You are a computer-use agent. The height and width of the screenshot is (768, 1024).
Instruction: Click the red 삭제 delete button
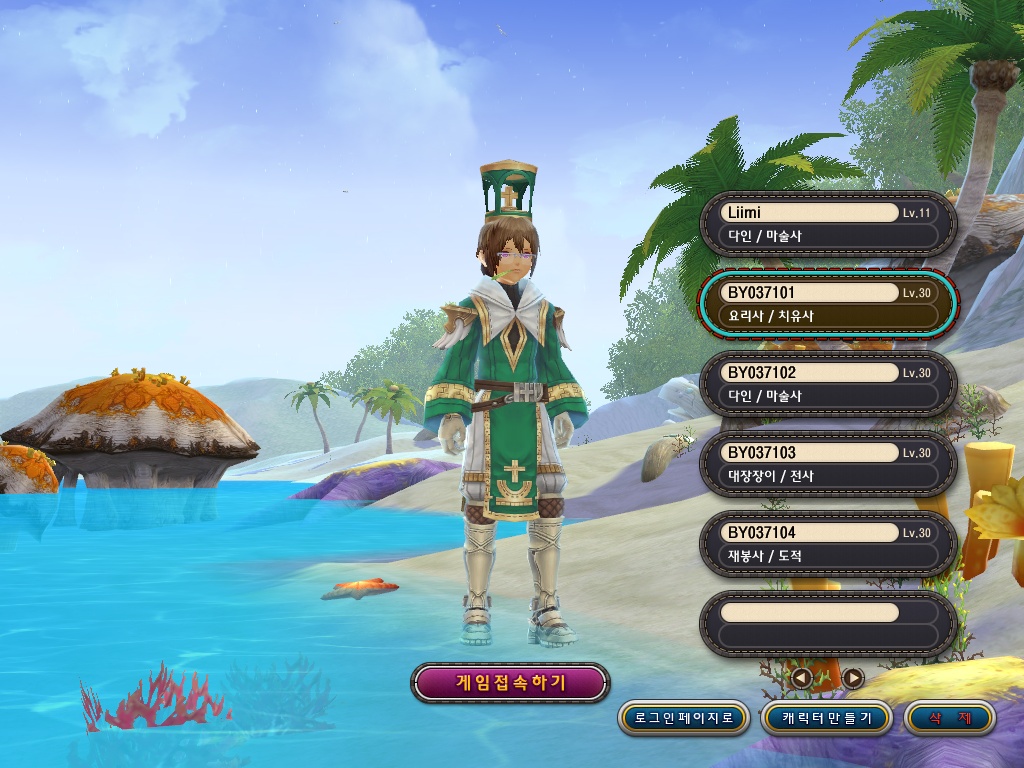pos(949,717)
